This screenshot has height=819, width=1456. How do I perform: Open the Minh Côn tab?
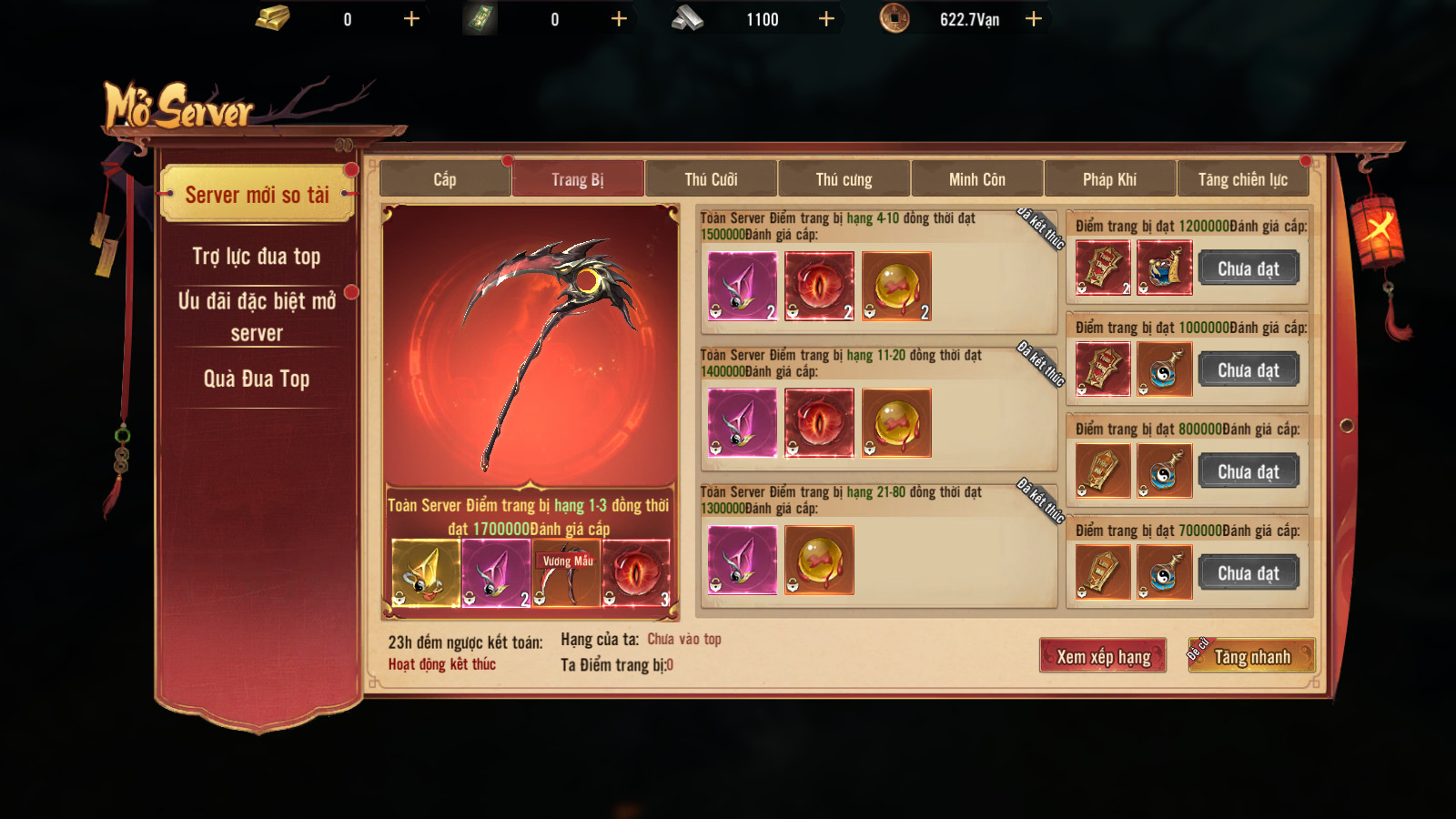pyautogui.click(x=976, y=179)
